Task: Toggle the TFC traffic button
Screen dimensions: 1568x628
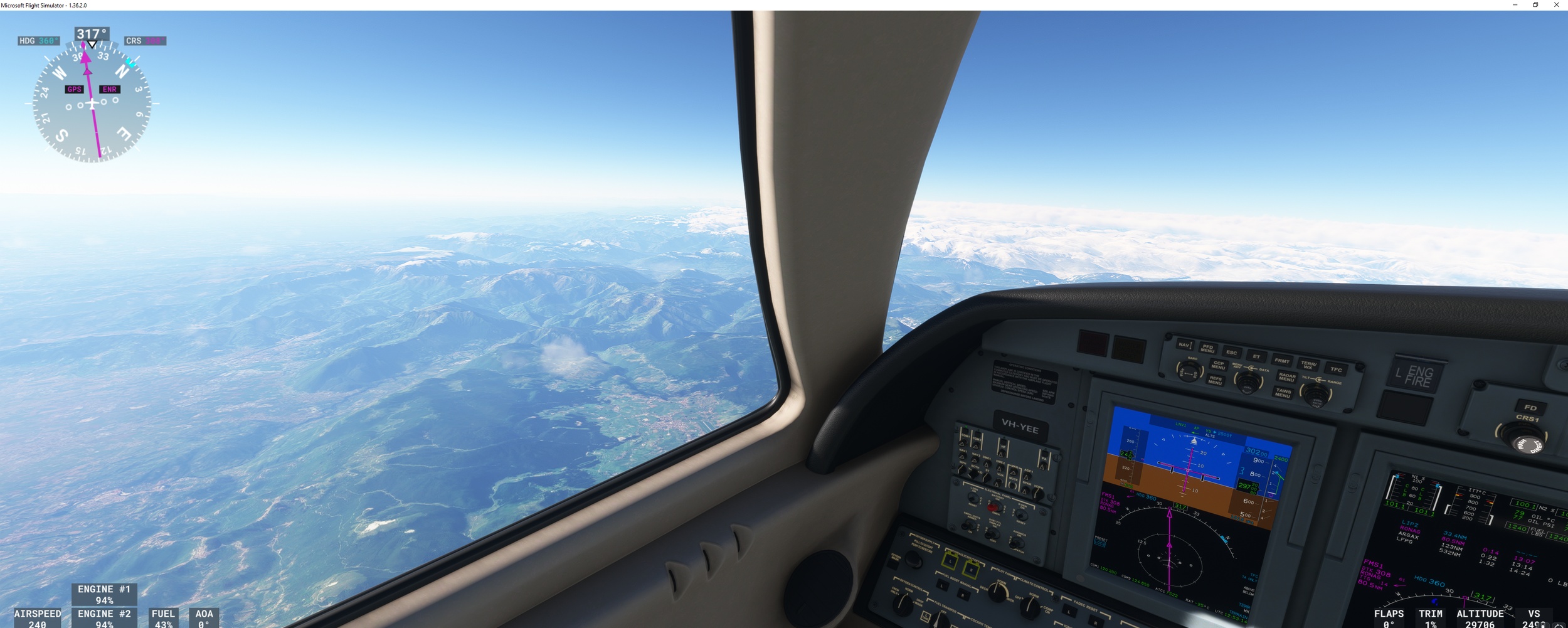Action: click(x=1336, y=370)
